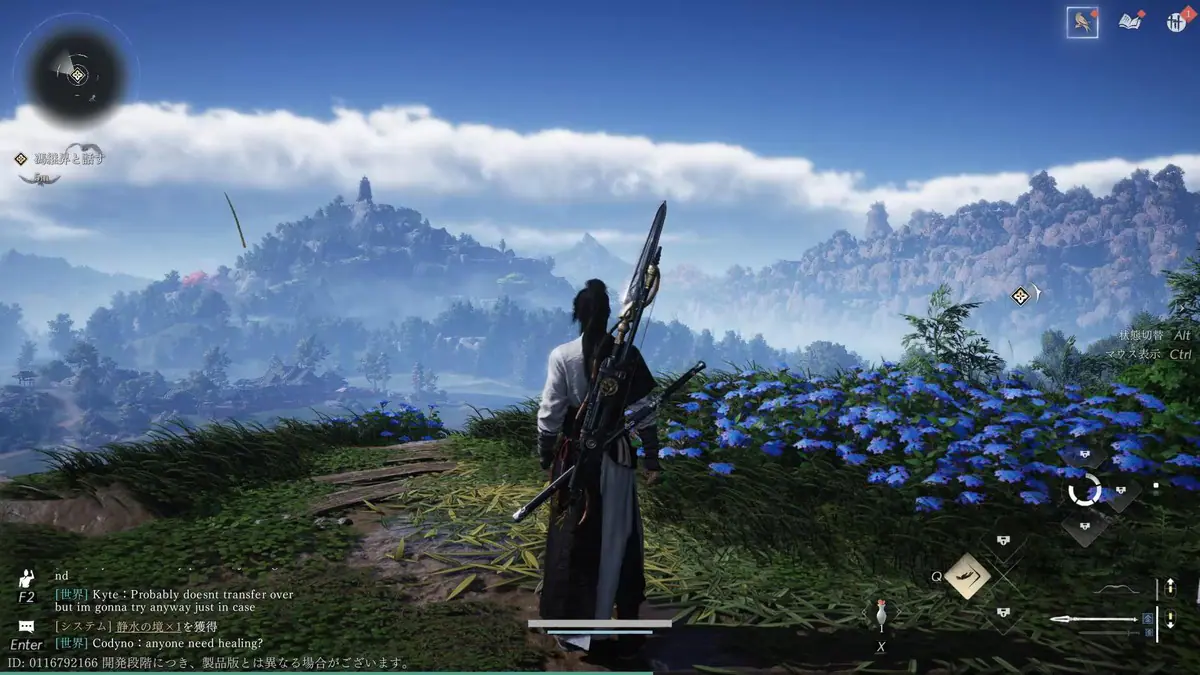The image size is (1200, 675).
Task: Open the circular minimap
Action: [x=76, y=75]
